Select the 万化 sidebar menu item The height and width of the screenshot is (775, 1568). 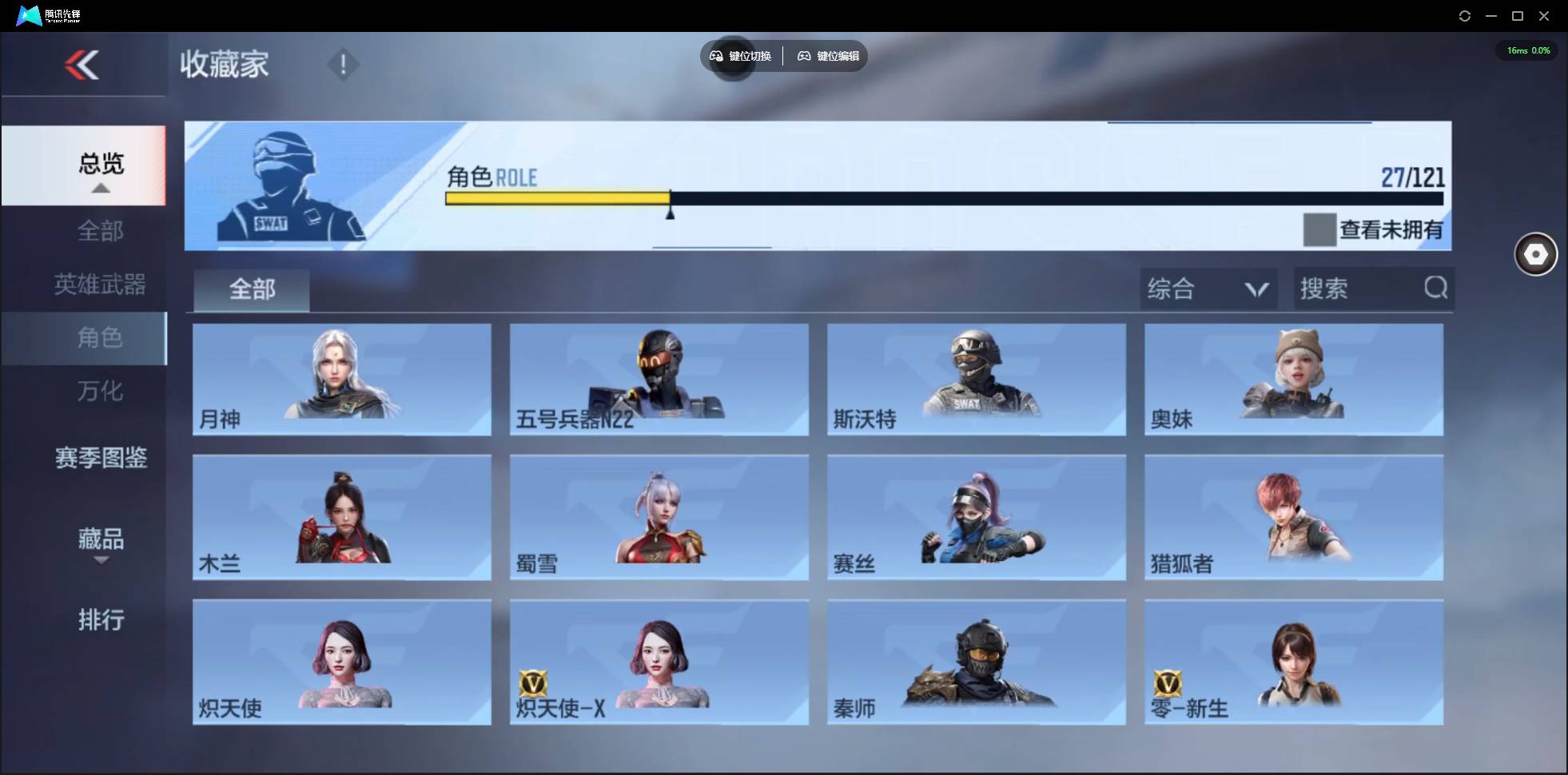pos(101,391)
